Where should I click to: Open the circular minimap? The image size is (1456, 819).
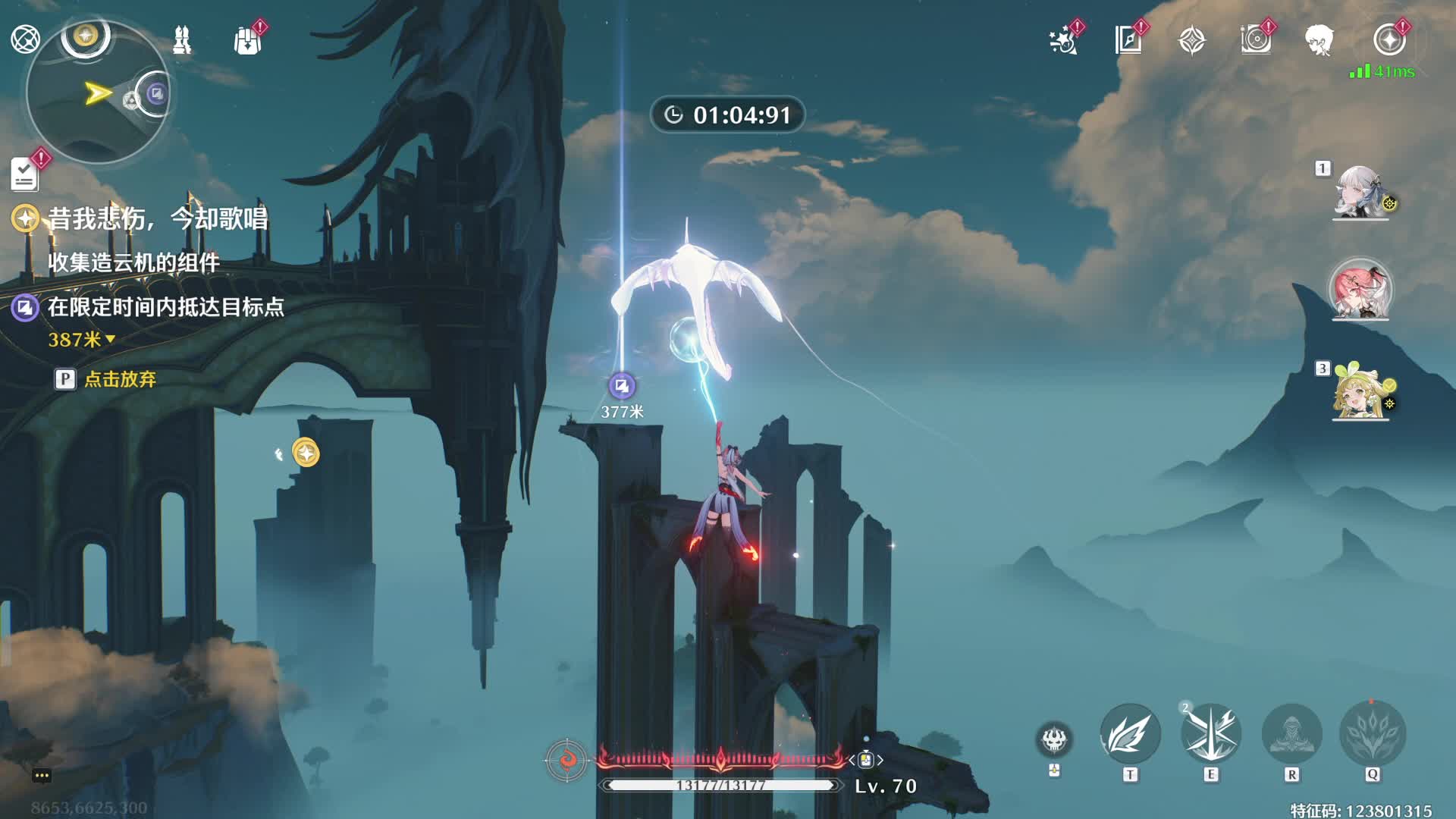tap(97, 94)
